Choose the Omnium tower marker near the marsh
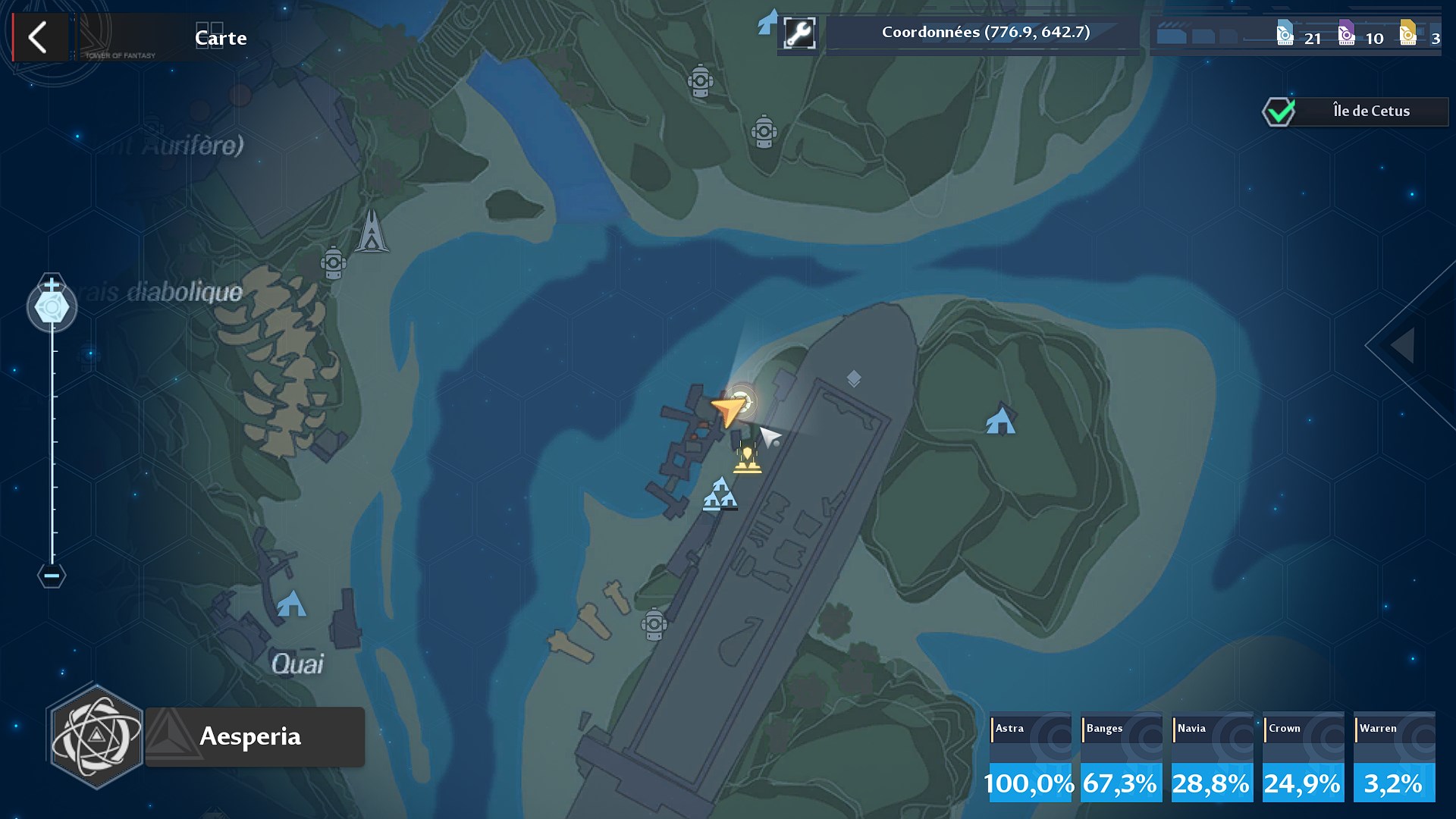Screen dimensions: 1456x819 [372, 231]
